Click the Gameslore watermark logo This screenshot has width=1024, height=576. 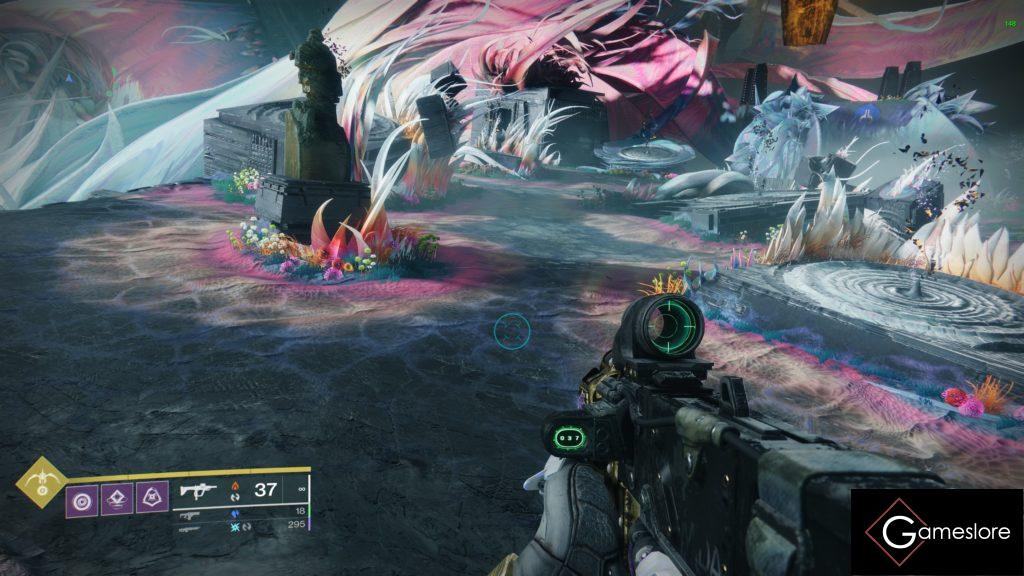pyautogui.click(x=937, y=532)
